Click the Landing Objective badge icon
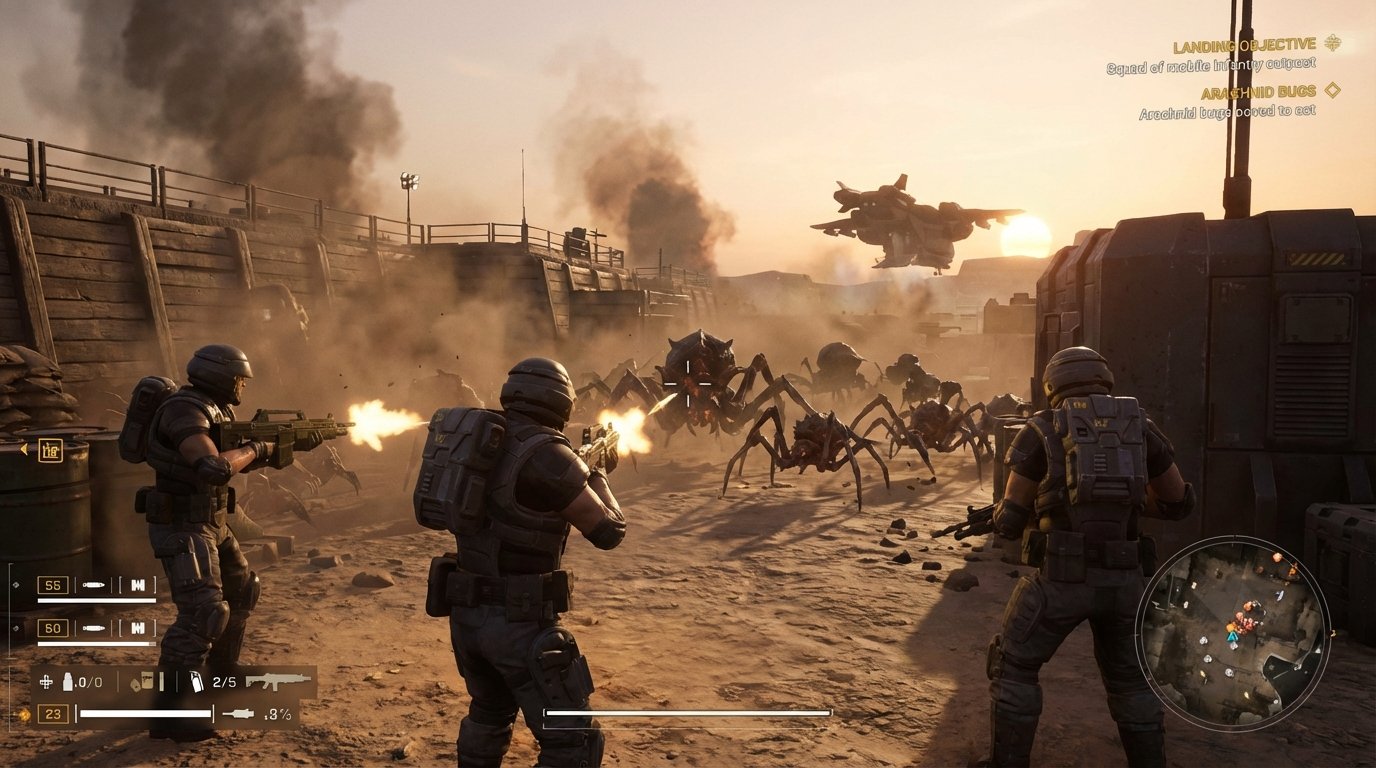The height and width of the screenshot is (768, 1376). point(1332,45)
